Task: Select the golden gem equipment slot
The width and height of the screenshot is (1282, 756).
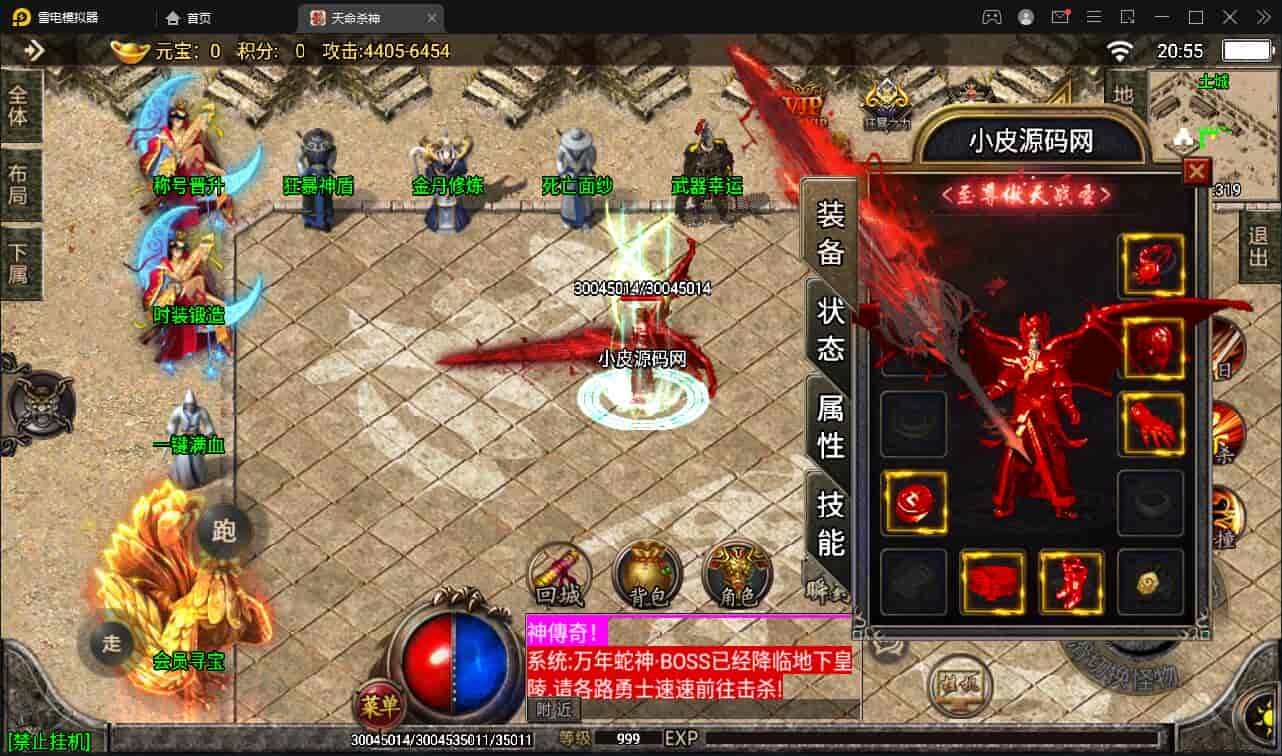Action: [1150, 582]
